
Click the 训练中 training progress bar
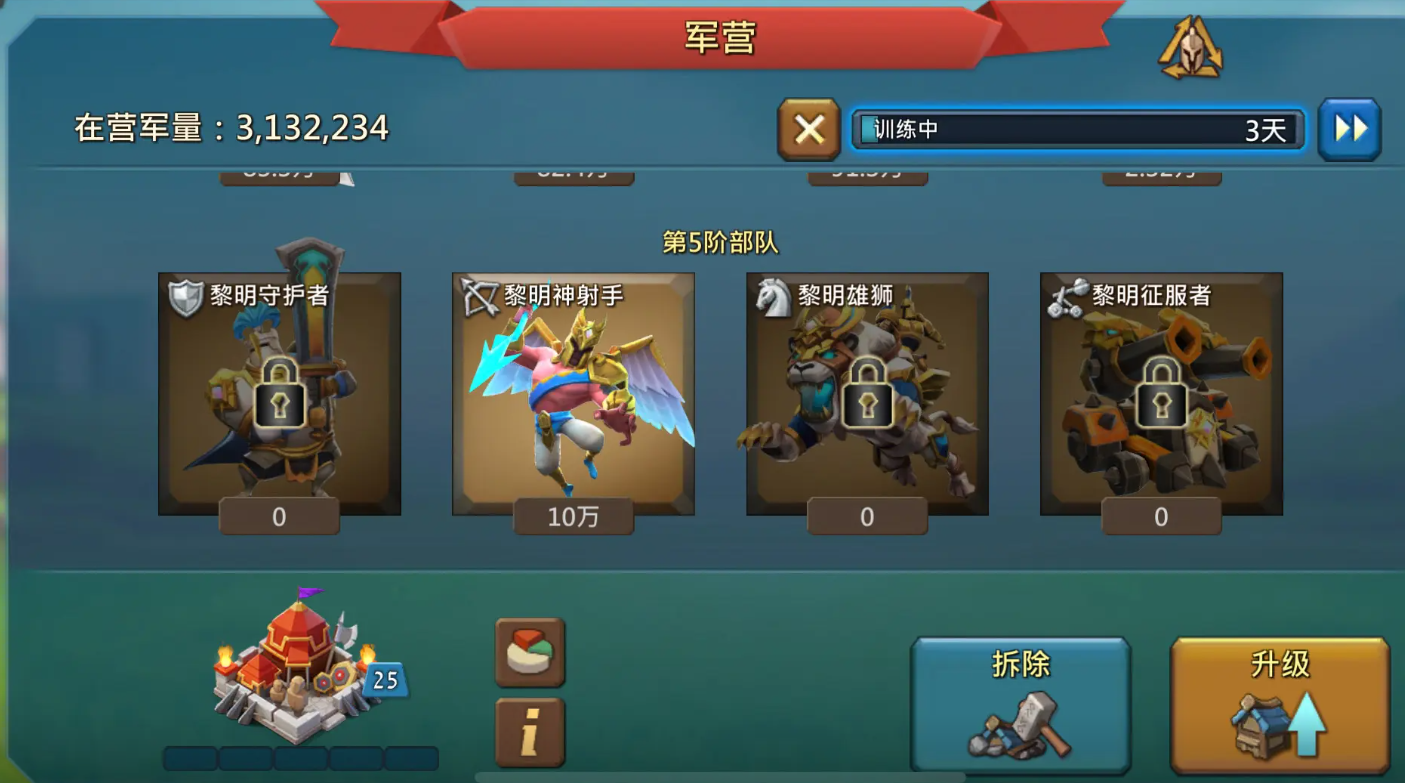click(1077, 128)
